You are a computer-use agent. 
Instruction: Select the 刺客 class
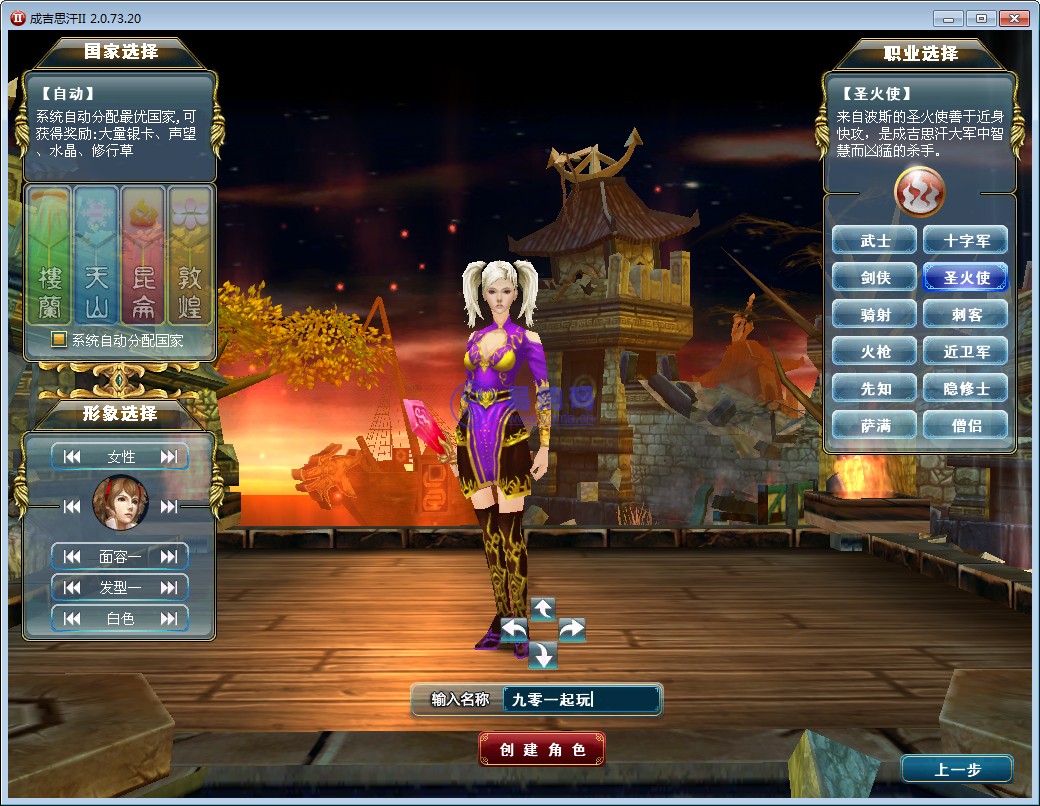coord(965,315)
